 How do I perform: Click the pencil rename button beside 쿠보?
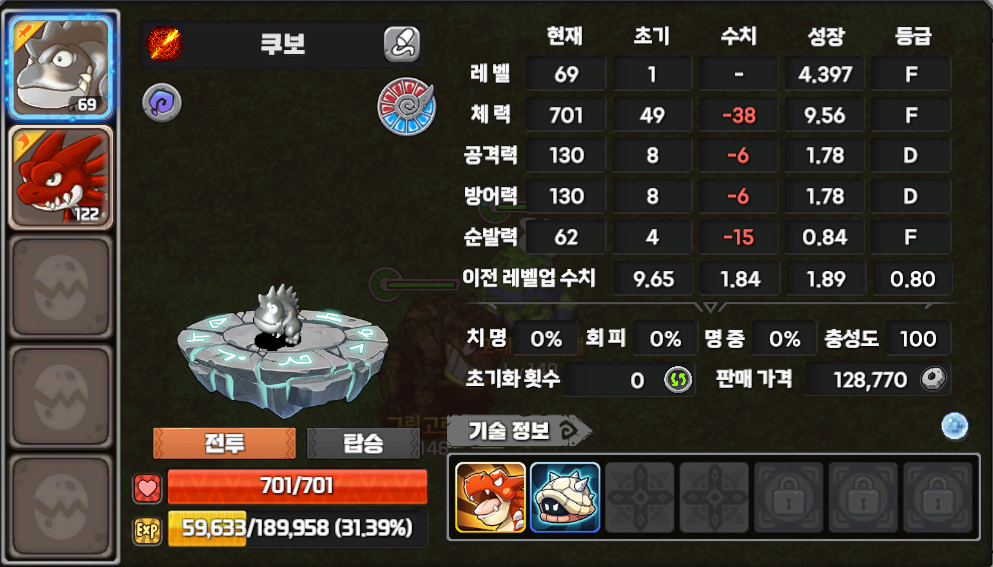pyautogui.click(x=401, y=44)
